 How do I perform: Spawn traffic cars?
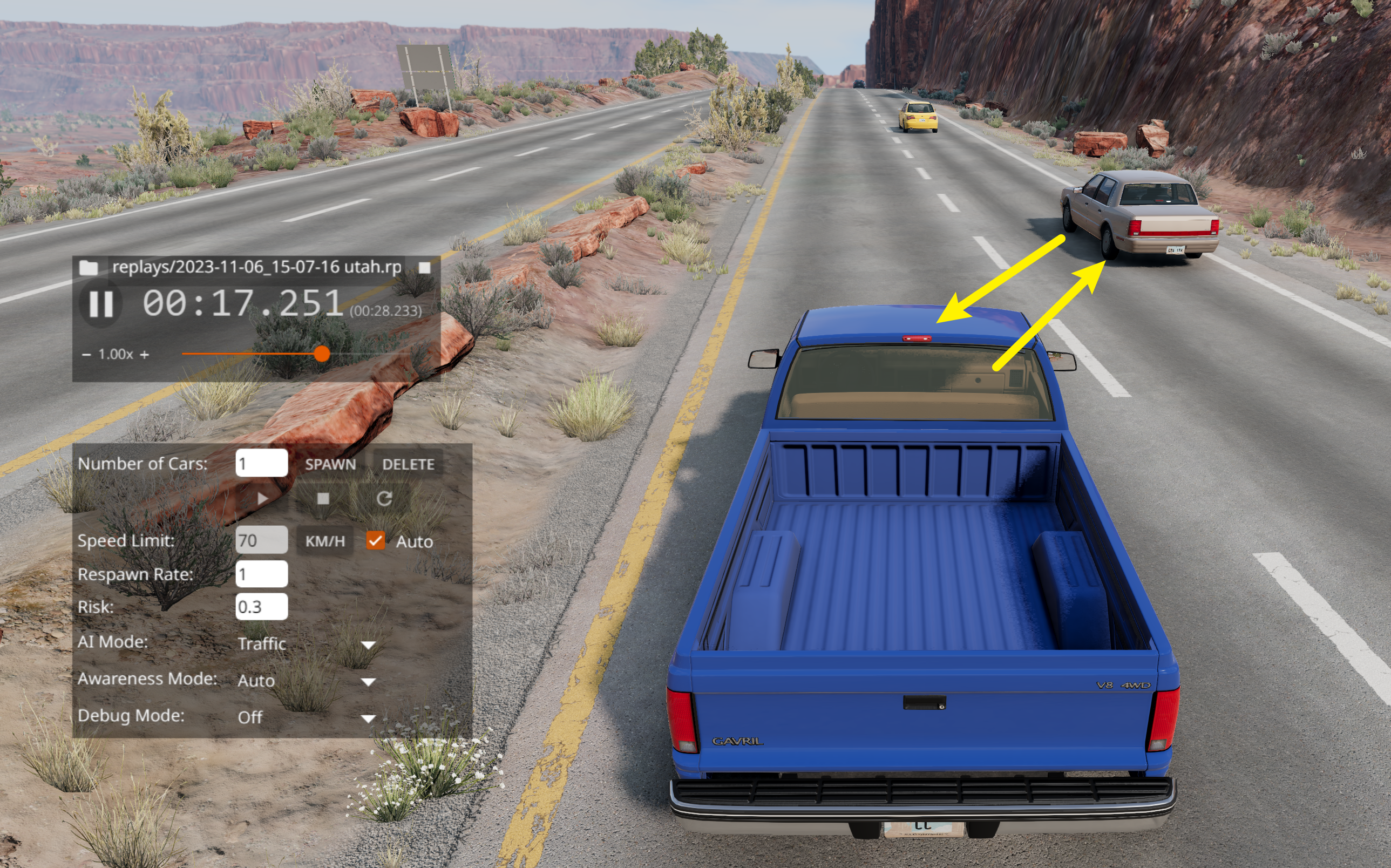click(330, 464)
